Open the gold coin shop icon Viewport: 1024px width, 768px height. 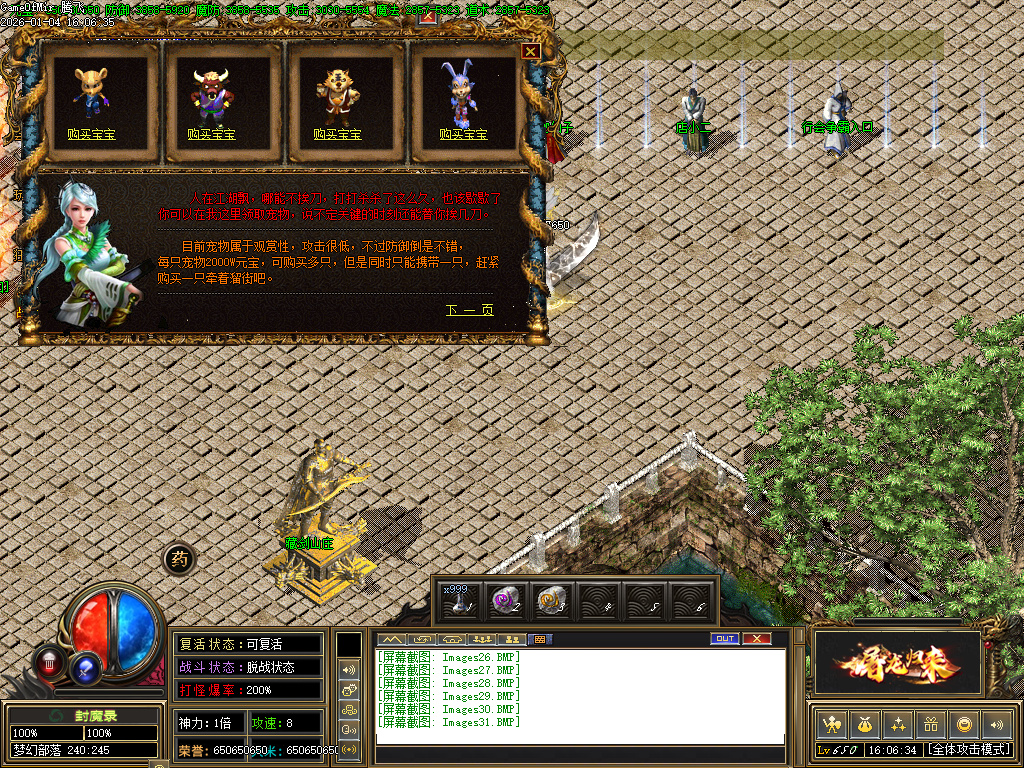964,724
